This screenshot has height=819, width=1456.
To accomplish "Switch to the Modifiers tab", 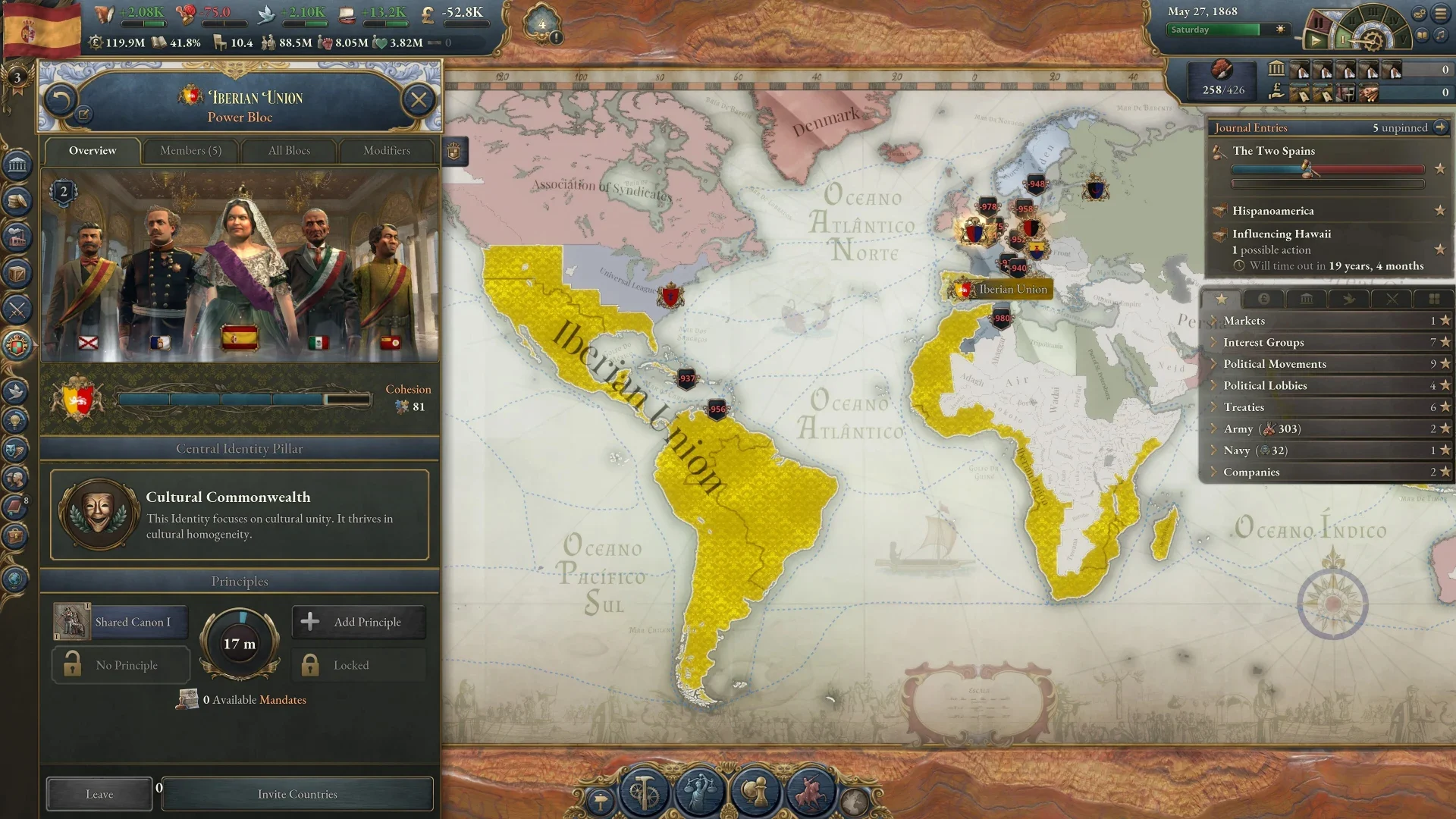I will click(387, 151).
